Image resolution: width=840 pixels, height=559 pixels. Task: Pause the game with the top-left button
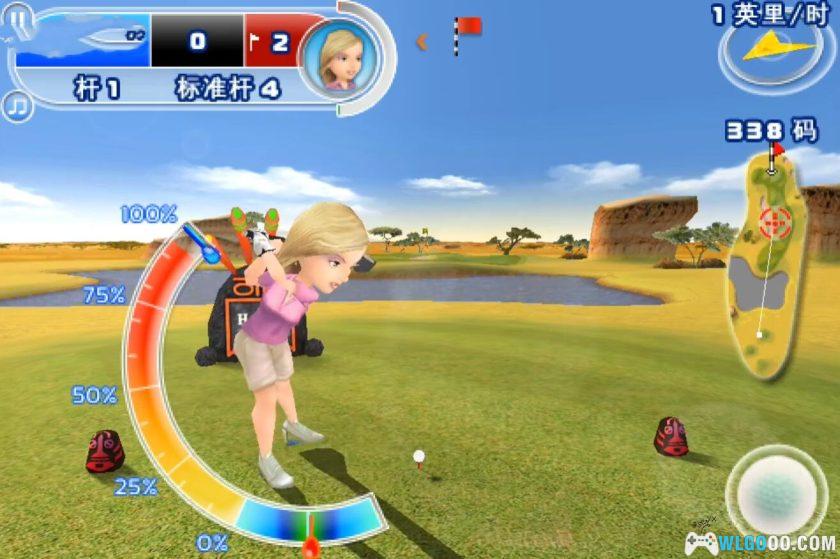point(17,18)
